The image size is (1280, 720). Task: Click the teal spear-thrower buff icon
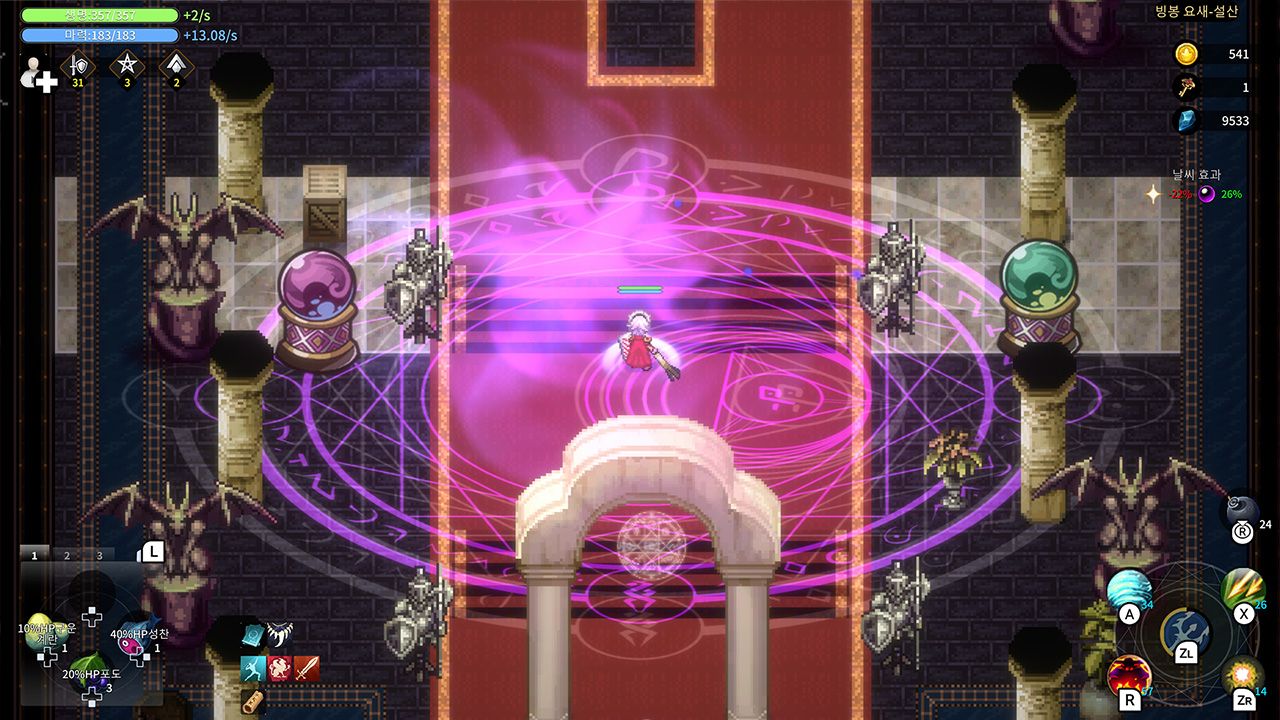(x=252, y=668)
